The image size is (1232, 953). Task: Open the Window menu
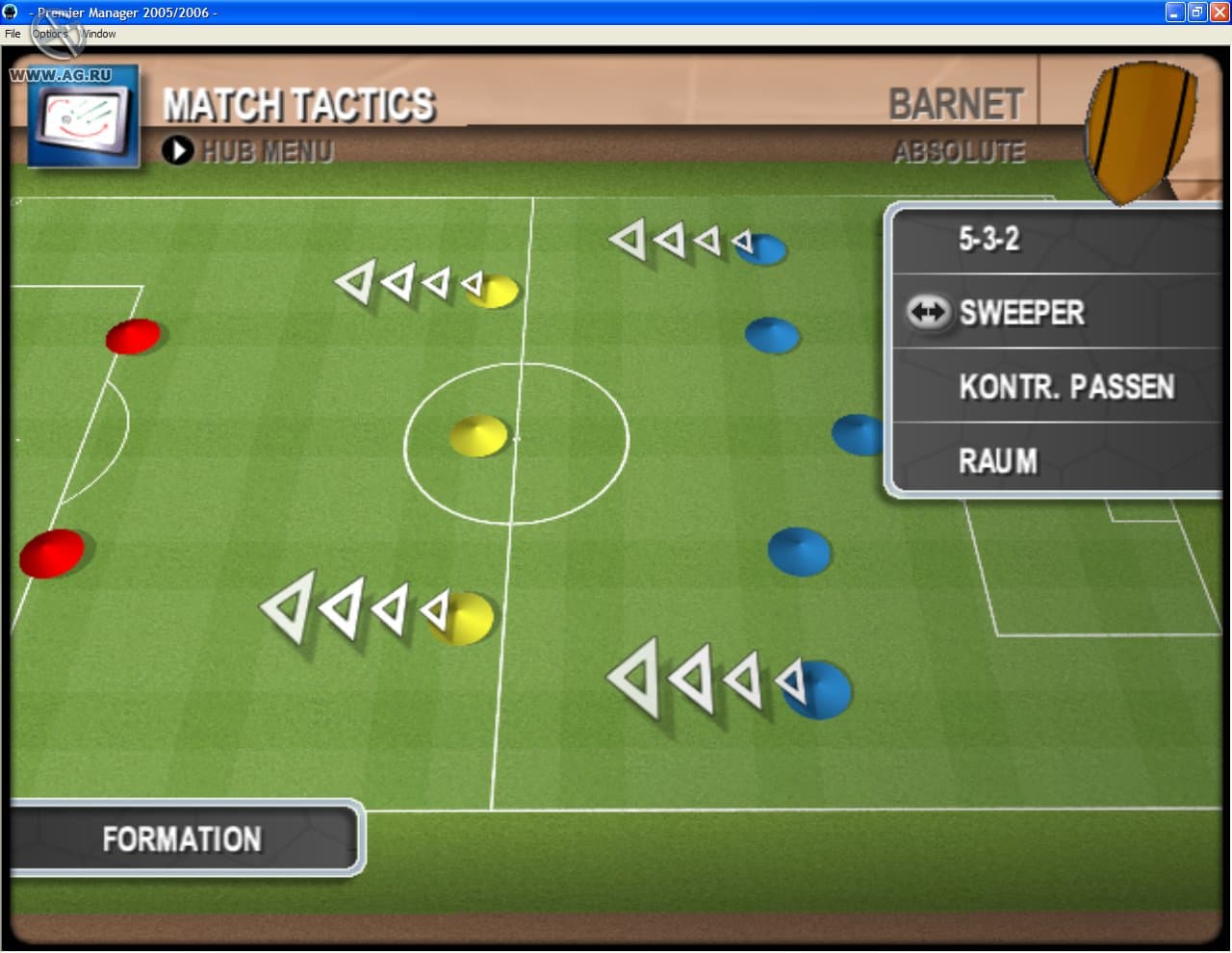pos(98,34)
